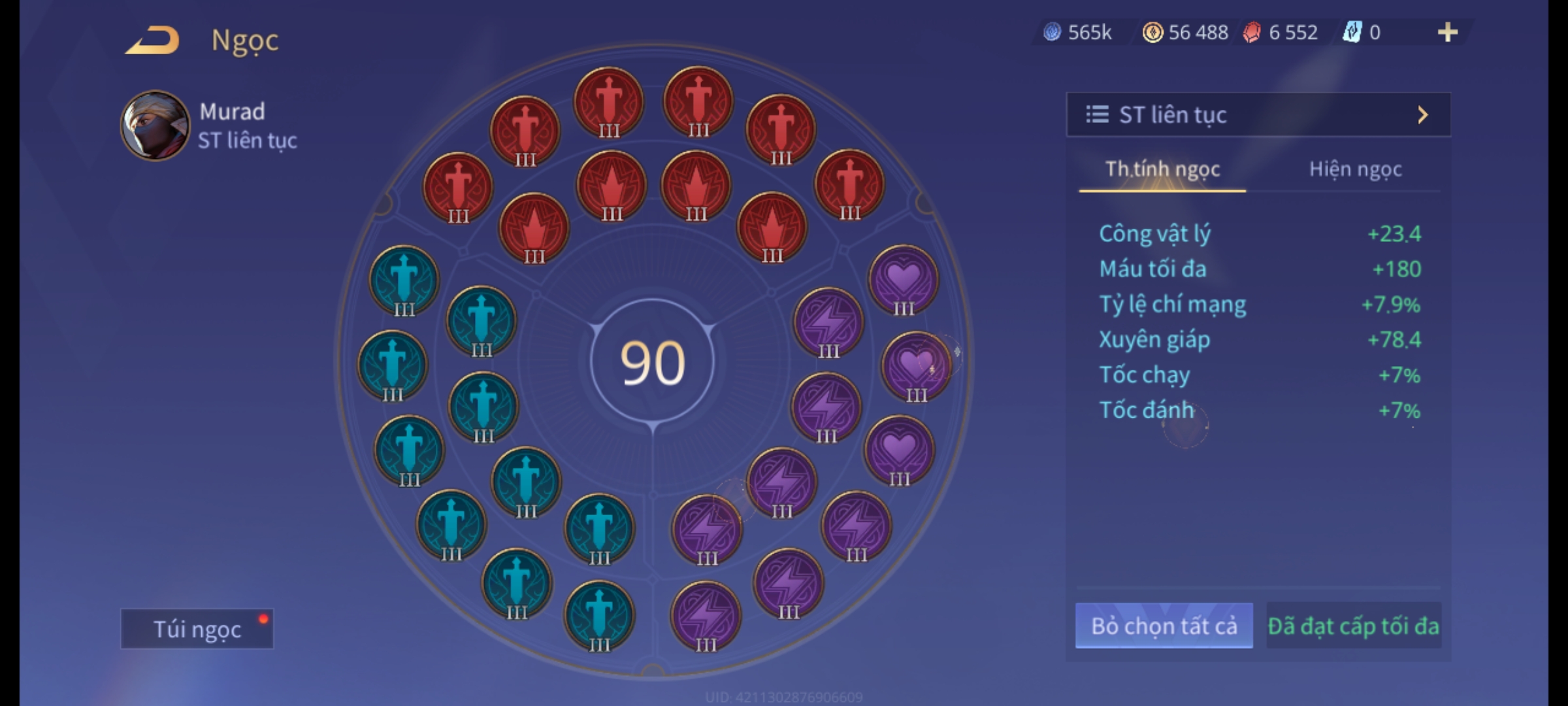Switch to Hiện ngọc tab
Viewport: 1568px width, 706px height.
tap(1355, 169)
